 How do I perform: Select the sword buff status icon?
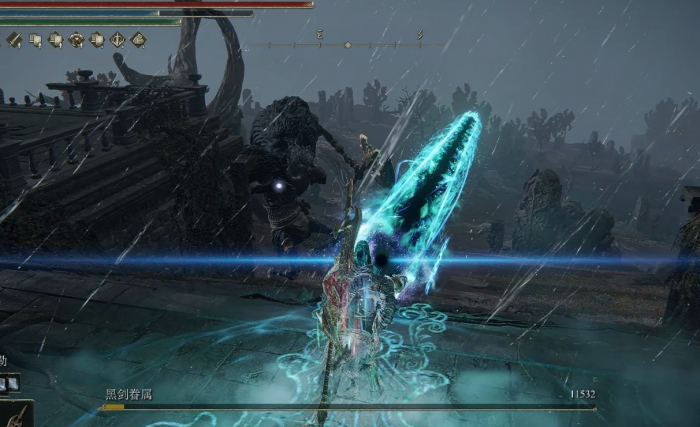tap(14, 40)
